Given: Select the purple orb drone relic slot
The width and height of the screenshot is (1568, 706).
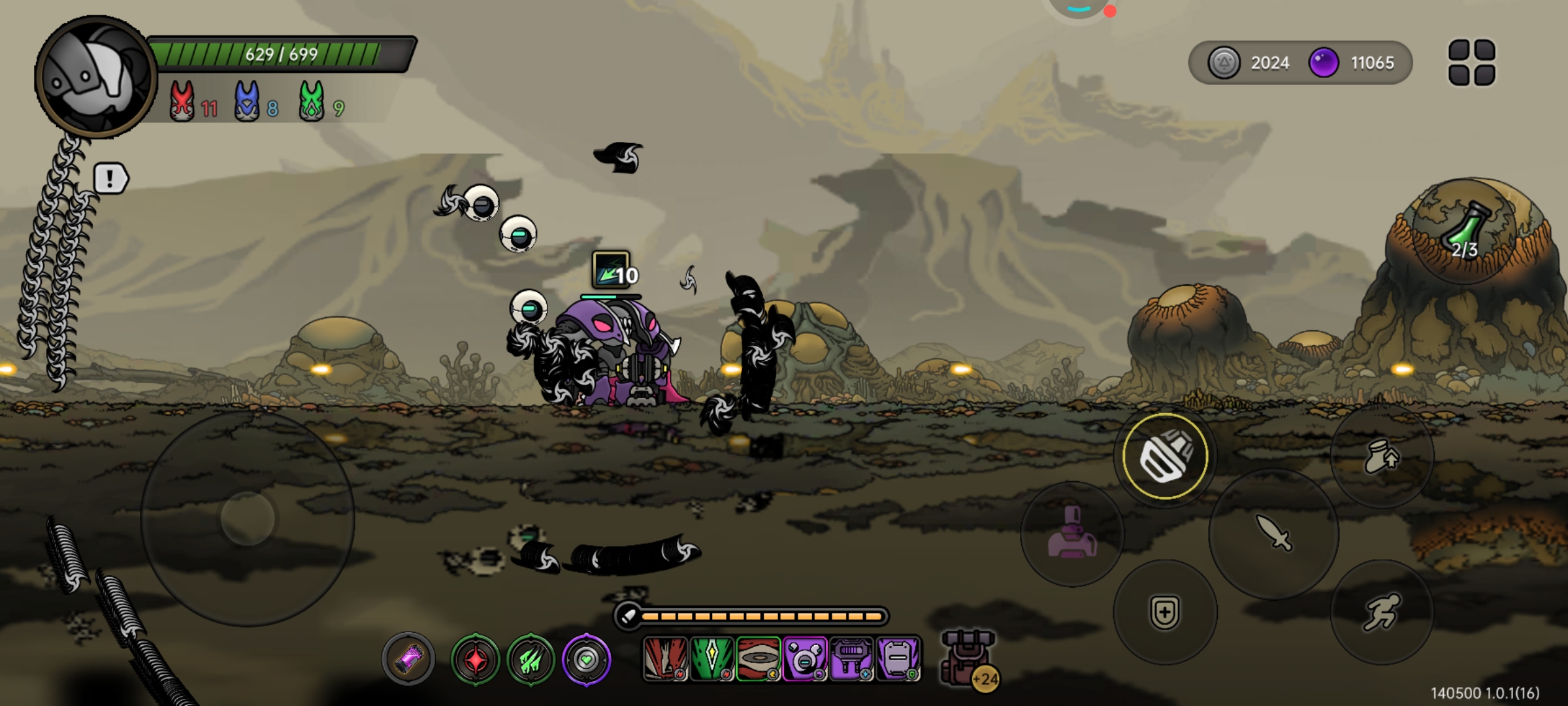Looking at the screenshot, I should click(x=804, y=659).
